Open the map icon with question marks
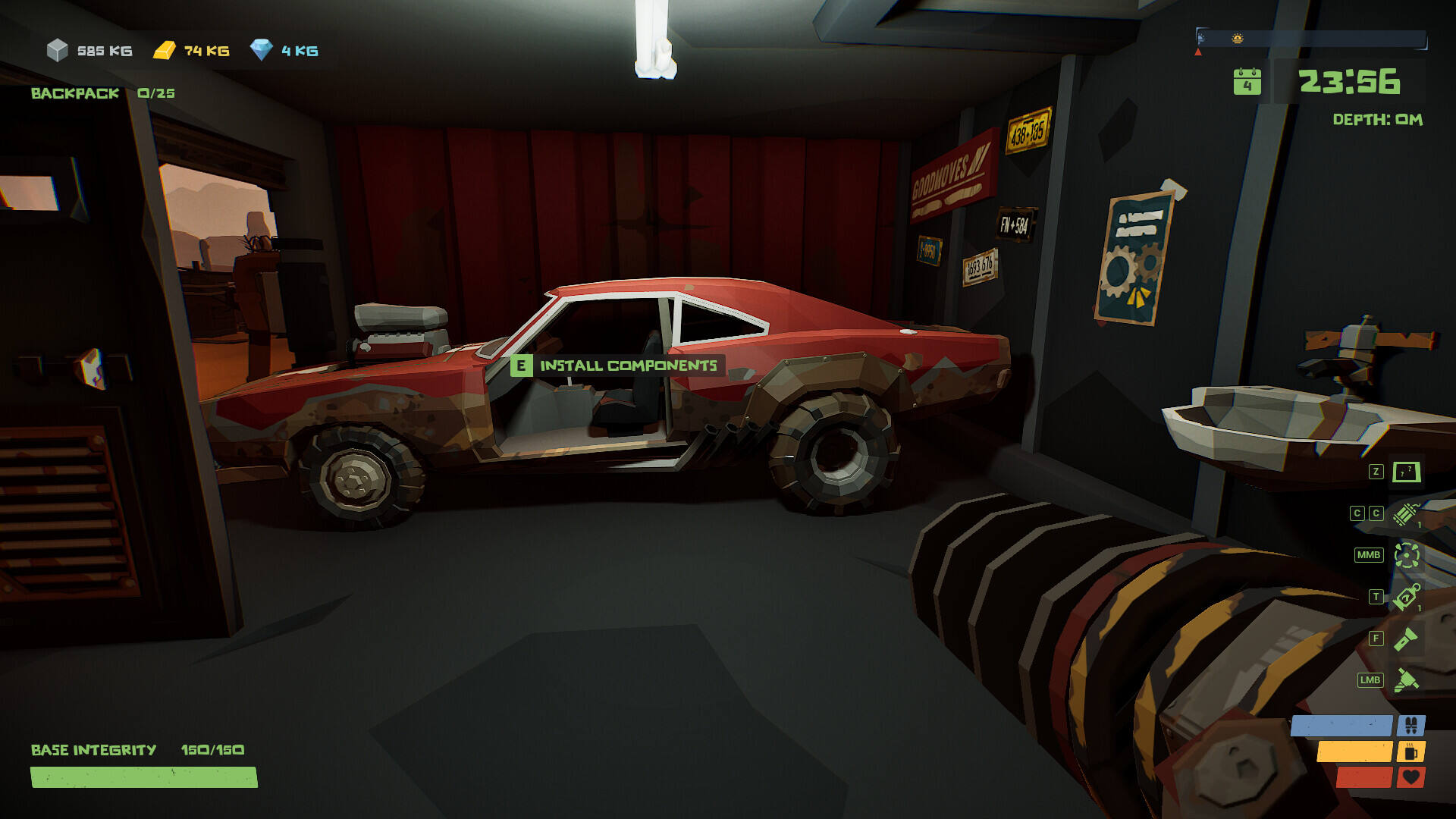1456x819 pixels. [1407, 472]
